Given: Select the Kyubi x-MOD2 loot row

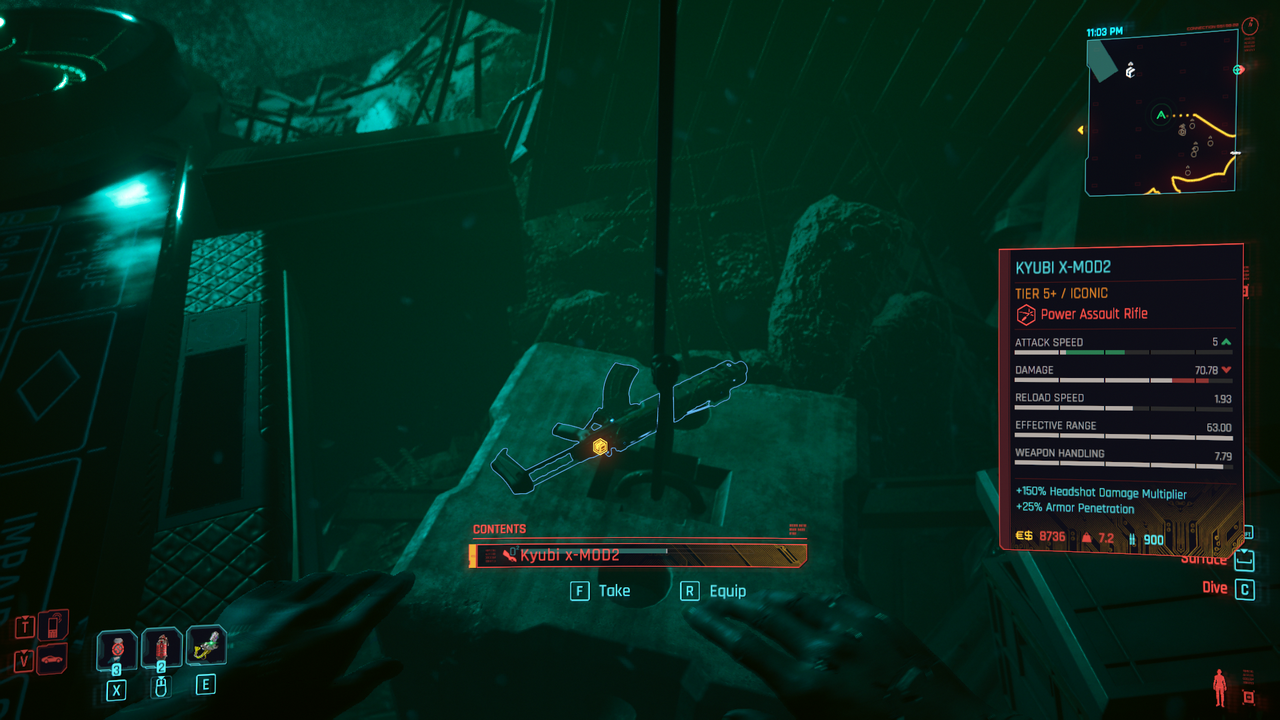Looking at the screenshot, I should point(638,555).
